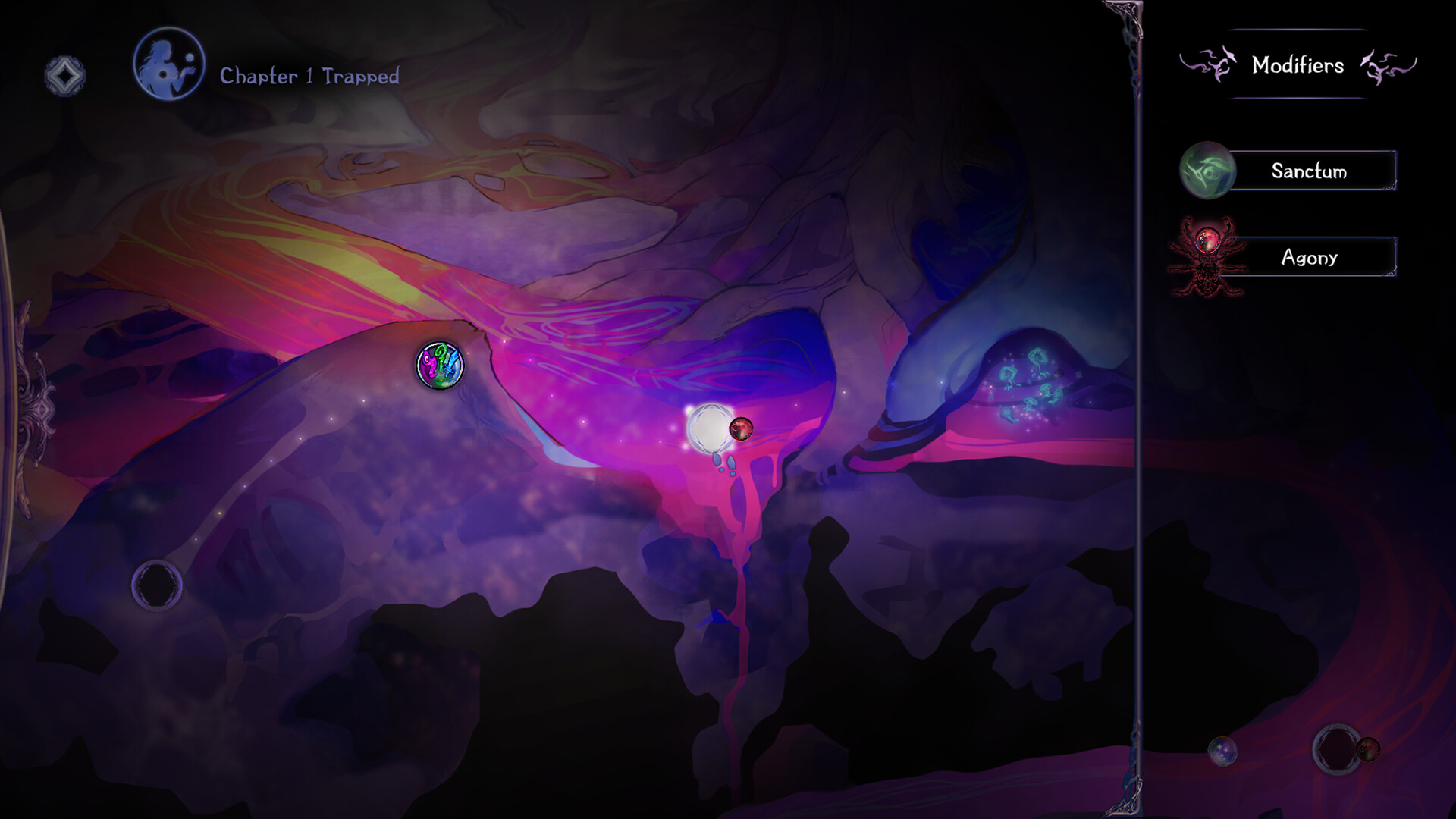Click the diamond-shaped back icon top-left

[x=64, y=74]
